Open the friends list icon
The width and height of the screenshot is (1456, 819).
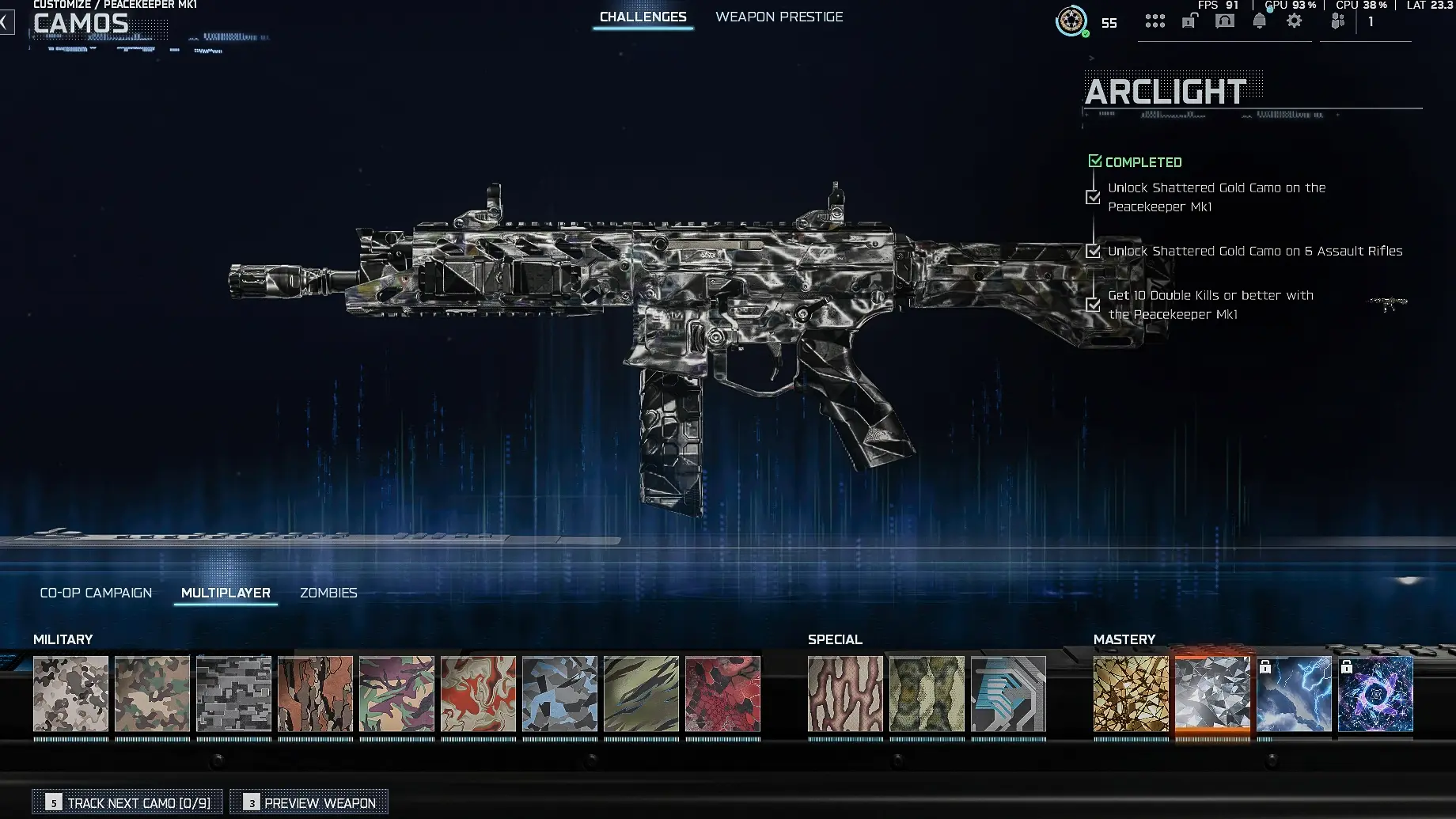[1339, 21]
